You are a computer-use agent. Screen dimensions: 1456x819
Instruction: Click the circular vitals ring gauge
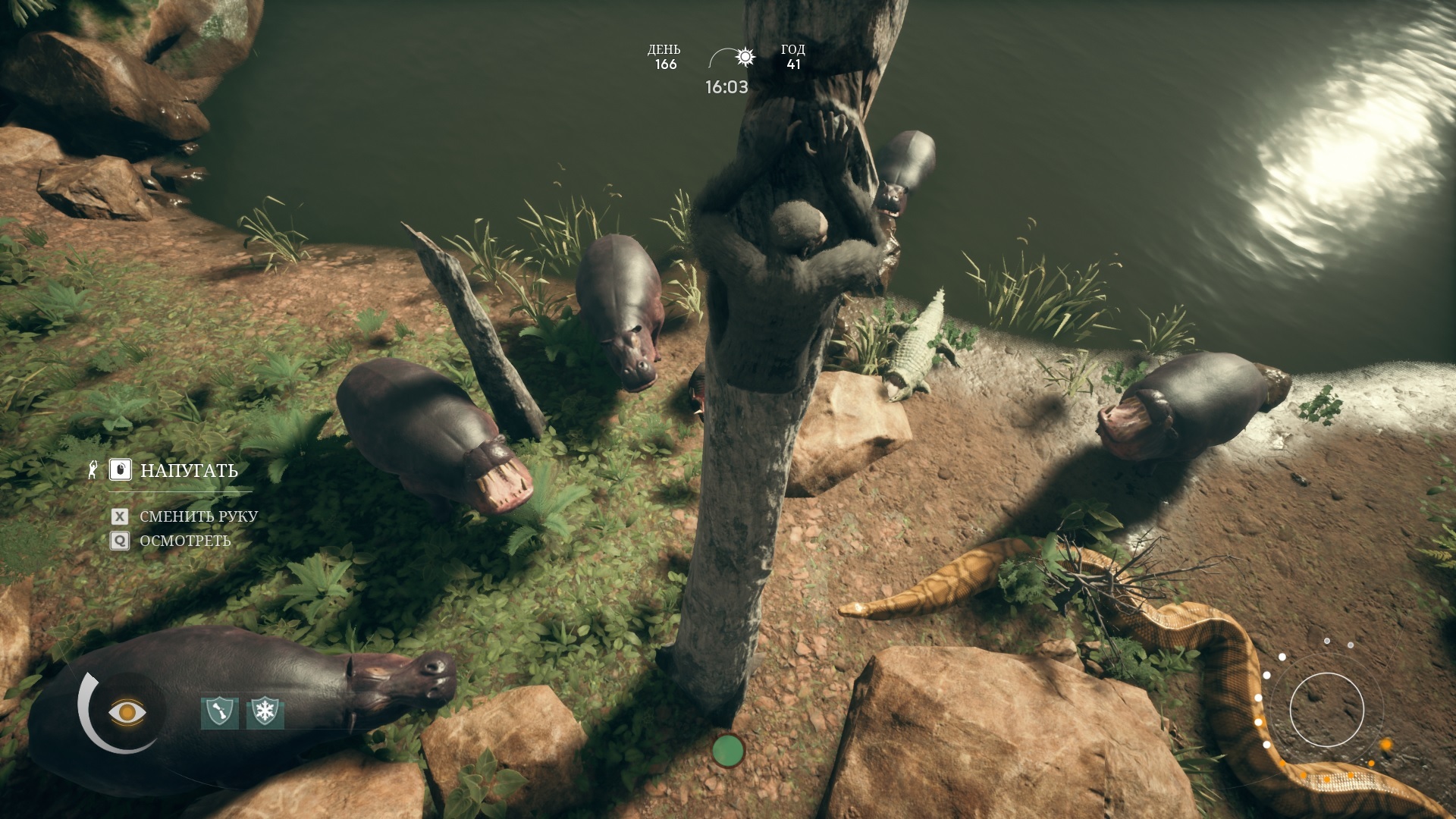[x=1326, y=711]
